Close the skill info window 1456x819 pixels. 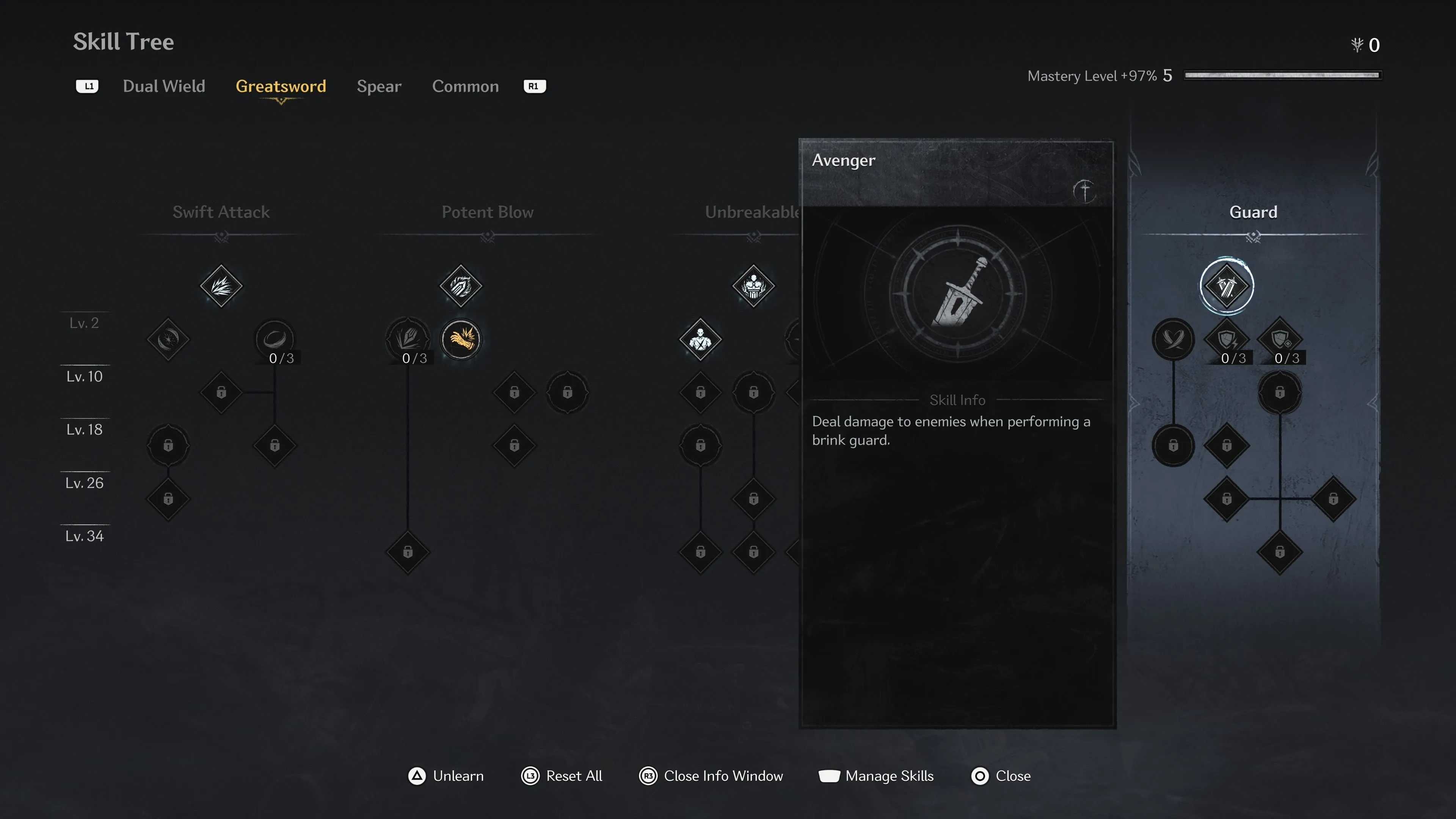(711, 775)
